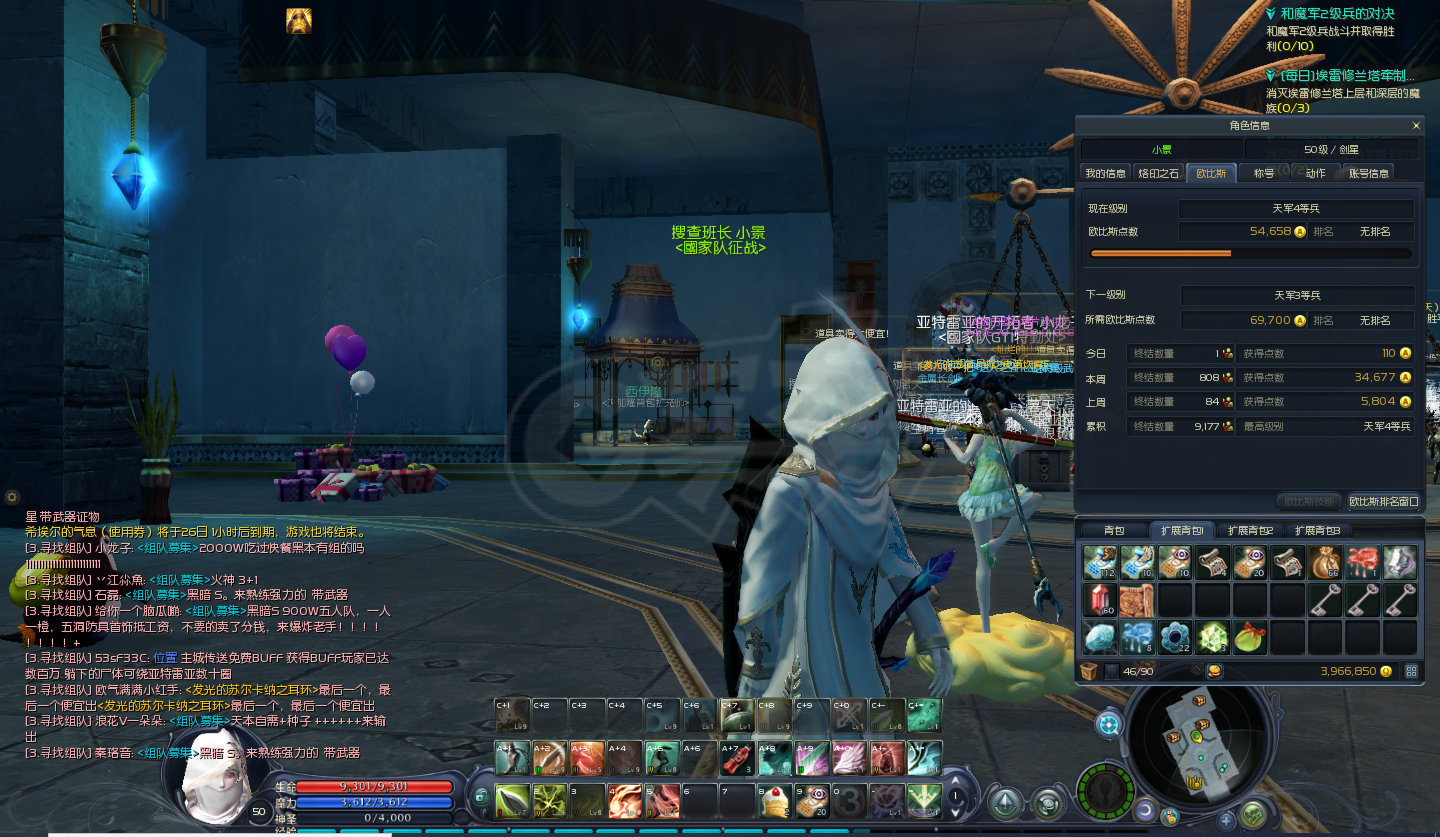Select the red crystal item stack
The image size is (1440, 837).
coord(1098,600)
